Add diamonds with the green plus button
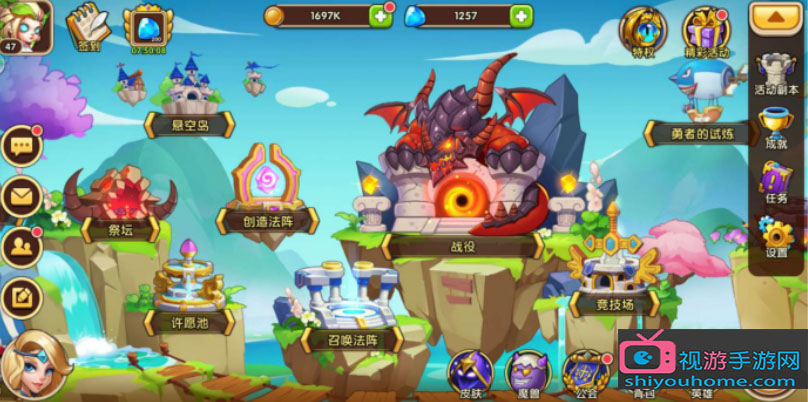Viewport: 808px width, 402px height. click(x=520, y=15)
